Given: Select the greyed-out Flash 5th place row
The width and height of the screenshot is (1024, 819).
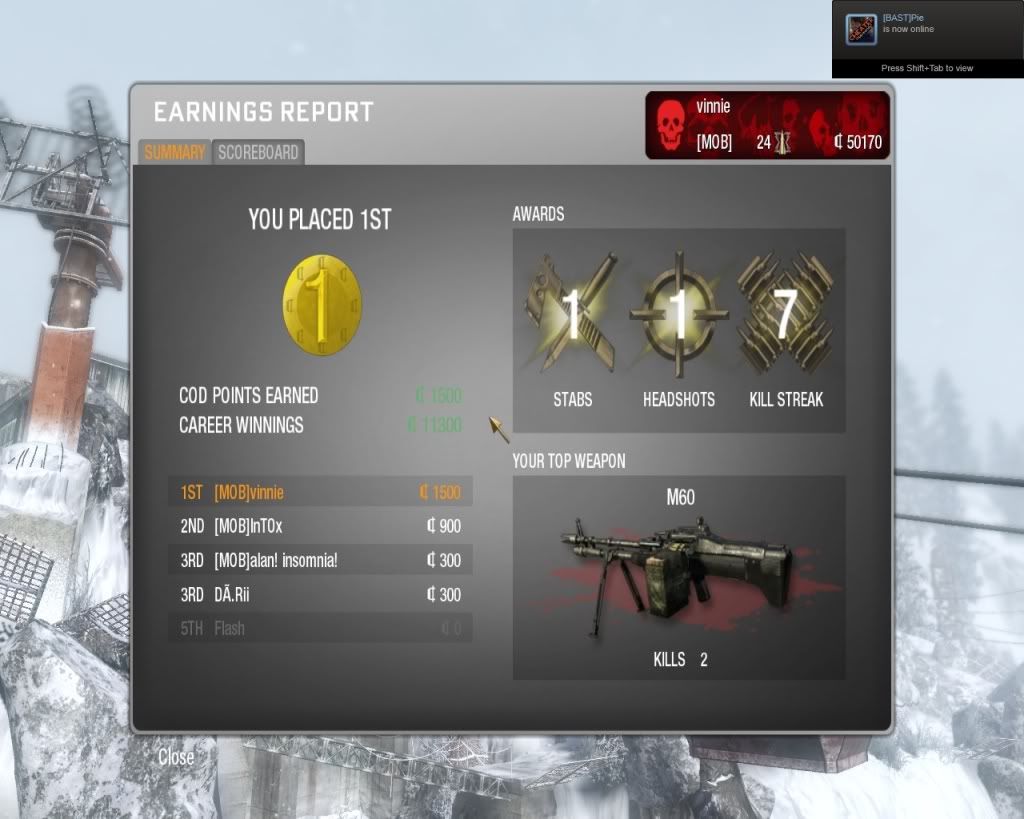Looking at the screenshot, I should [x=320, y=628].
